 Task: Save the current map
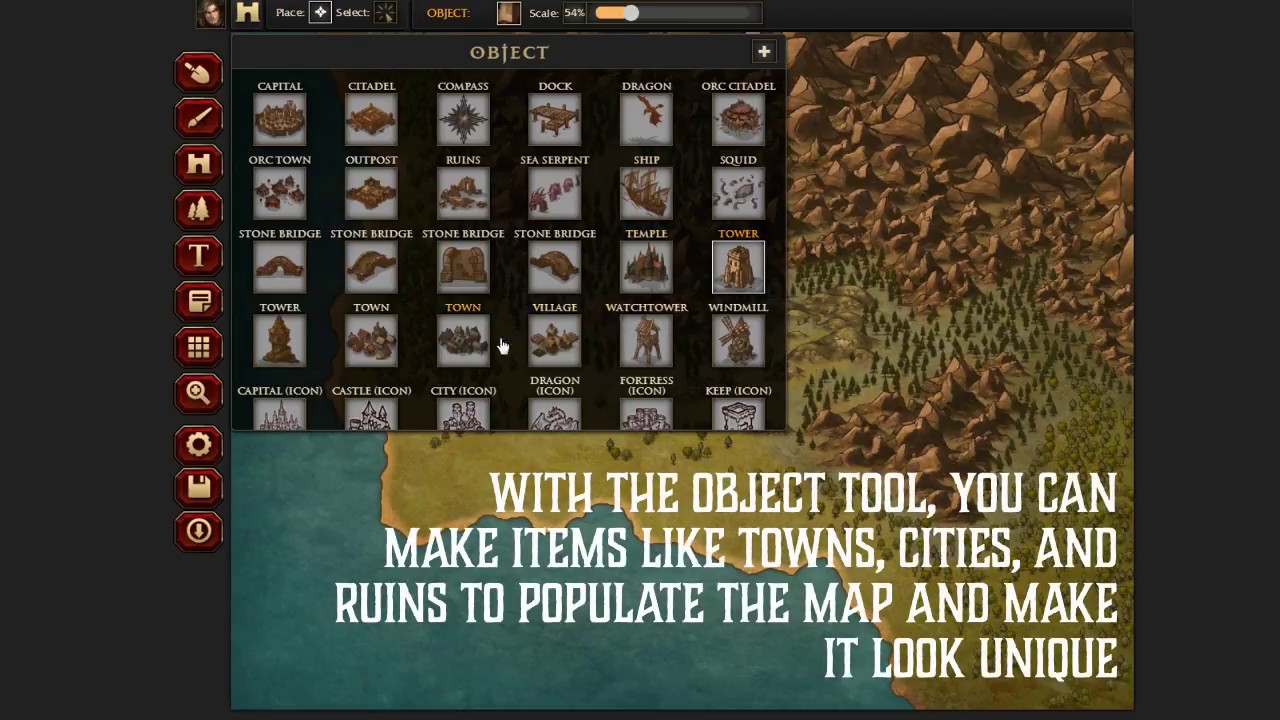click(x=198, y=486)
